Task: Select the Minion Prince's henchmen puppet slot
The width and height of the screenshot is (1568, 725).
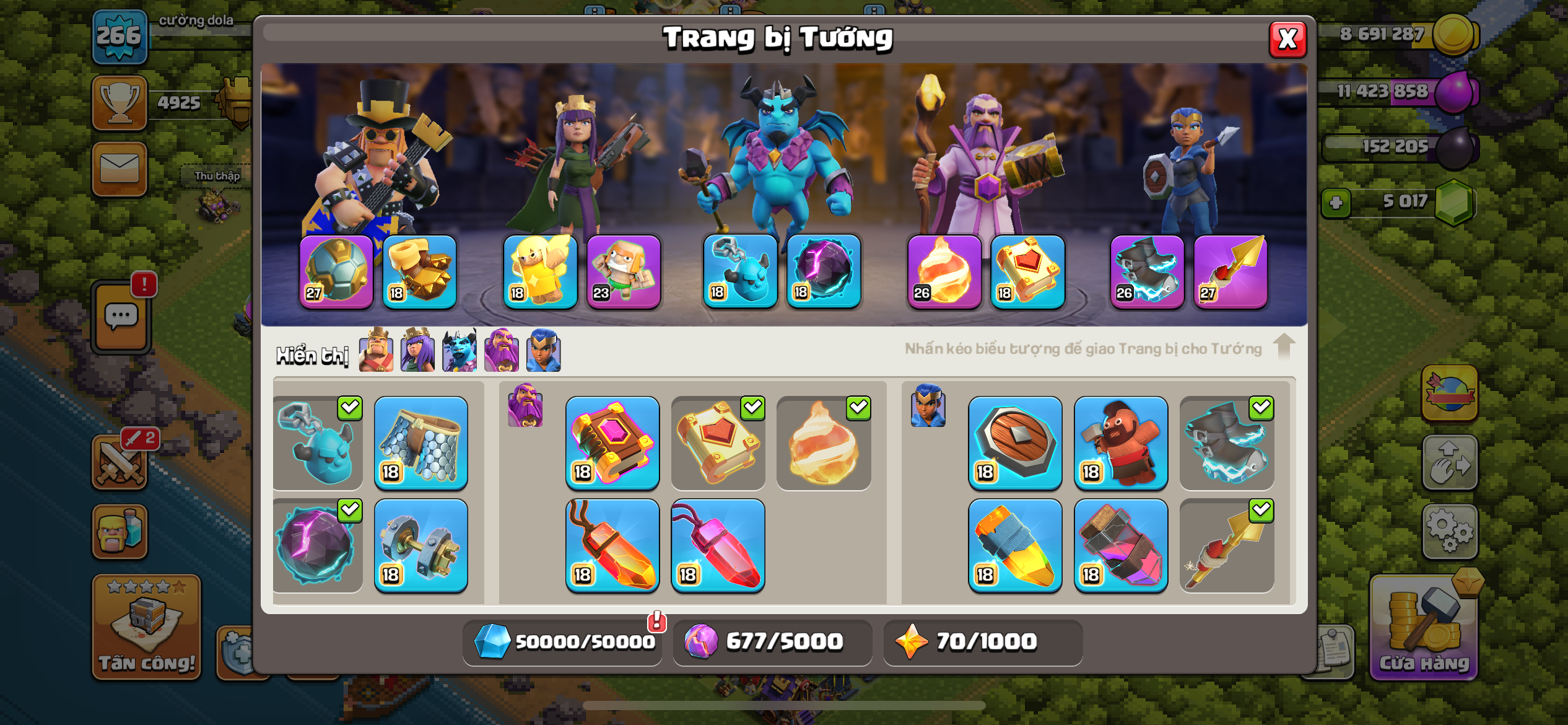Action: point(740,271)
